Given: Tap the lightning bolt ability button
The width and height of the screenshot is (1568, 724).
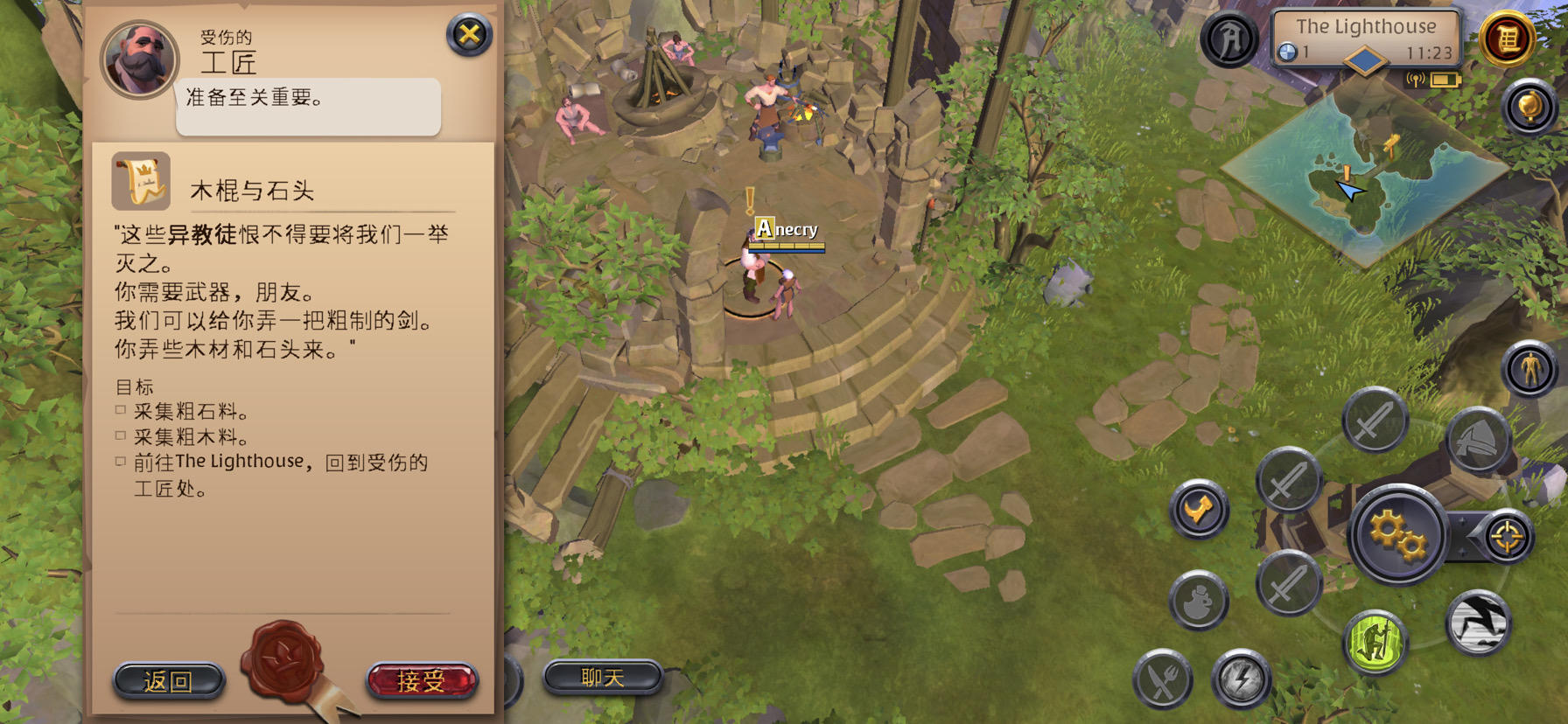Looking at the screenshot, I should click(1241, 679).
